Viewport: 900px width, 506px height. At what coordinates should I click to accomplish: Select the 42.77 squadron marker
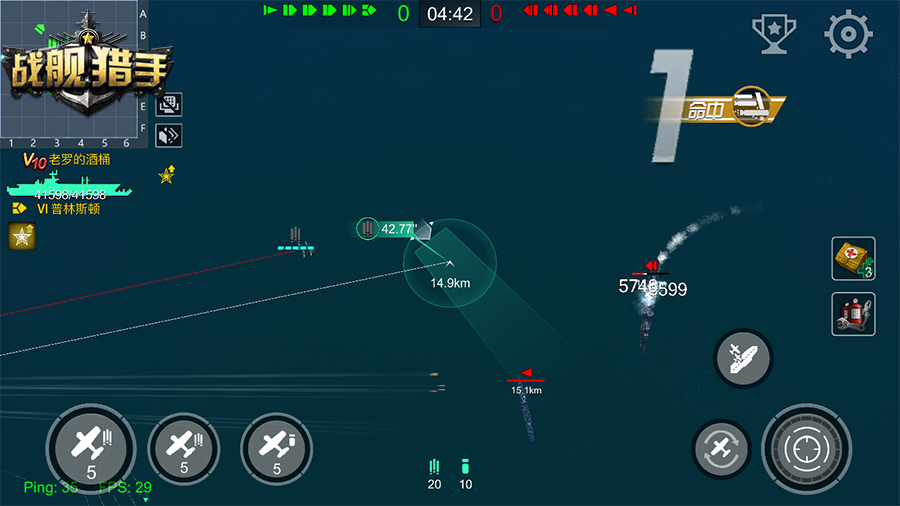click(x=390, y=229)
